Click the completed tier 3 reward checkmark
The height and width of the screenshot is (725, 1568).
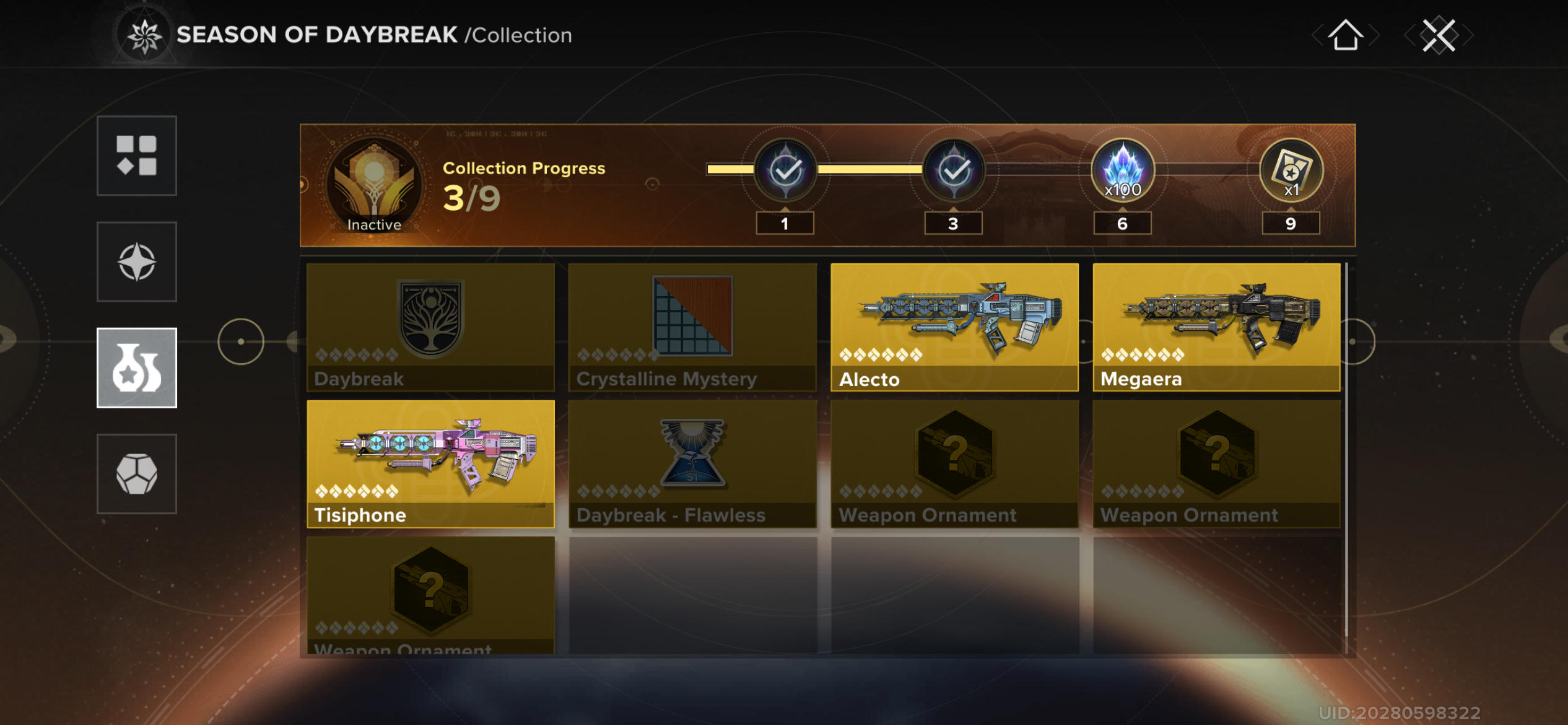(x=954, y=170)
